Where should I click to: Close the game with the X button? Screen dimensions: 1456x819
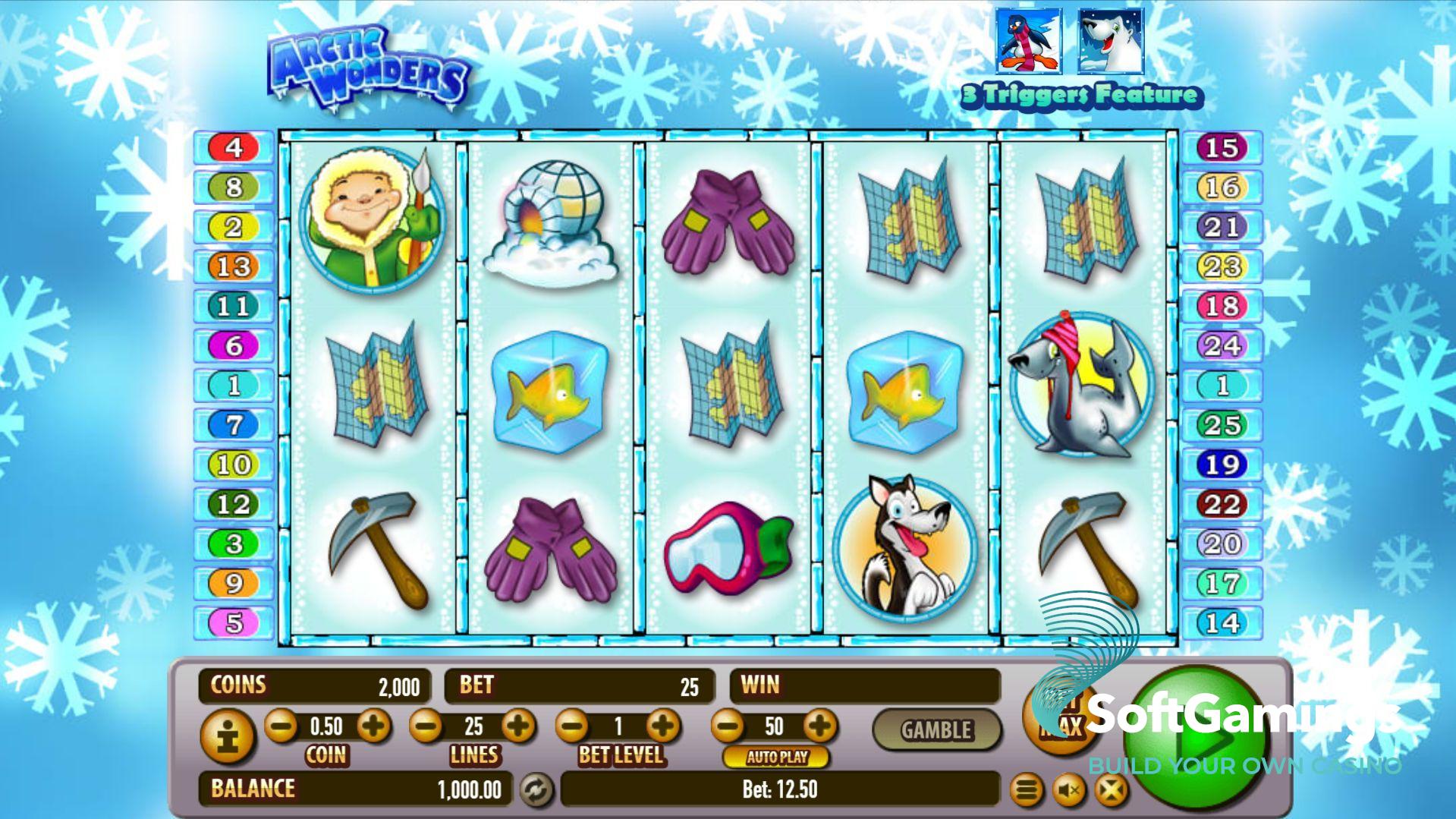1111,790
